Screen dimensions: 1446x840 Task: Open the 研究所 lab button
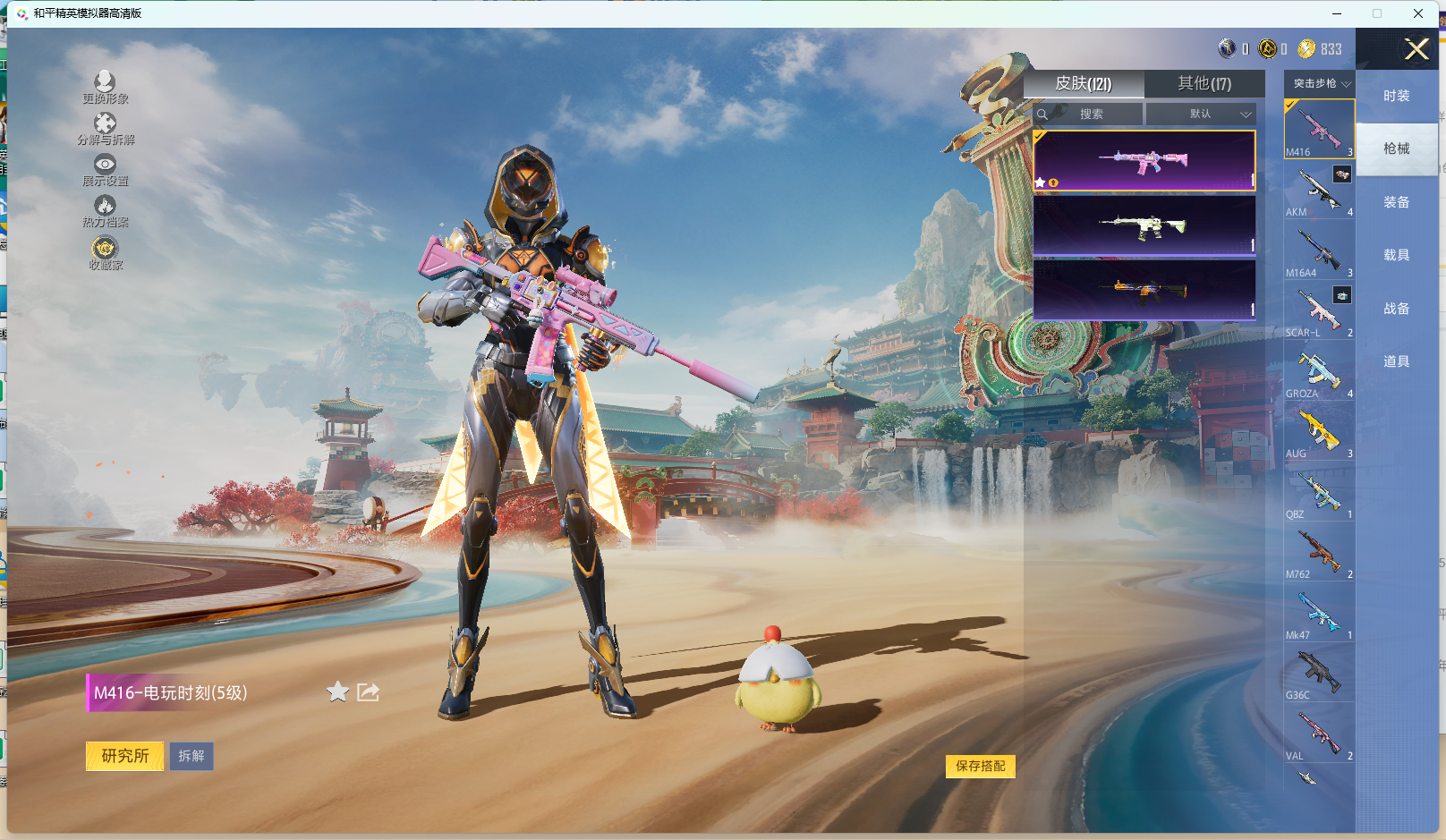(125, 756)
